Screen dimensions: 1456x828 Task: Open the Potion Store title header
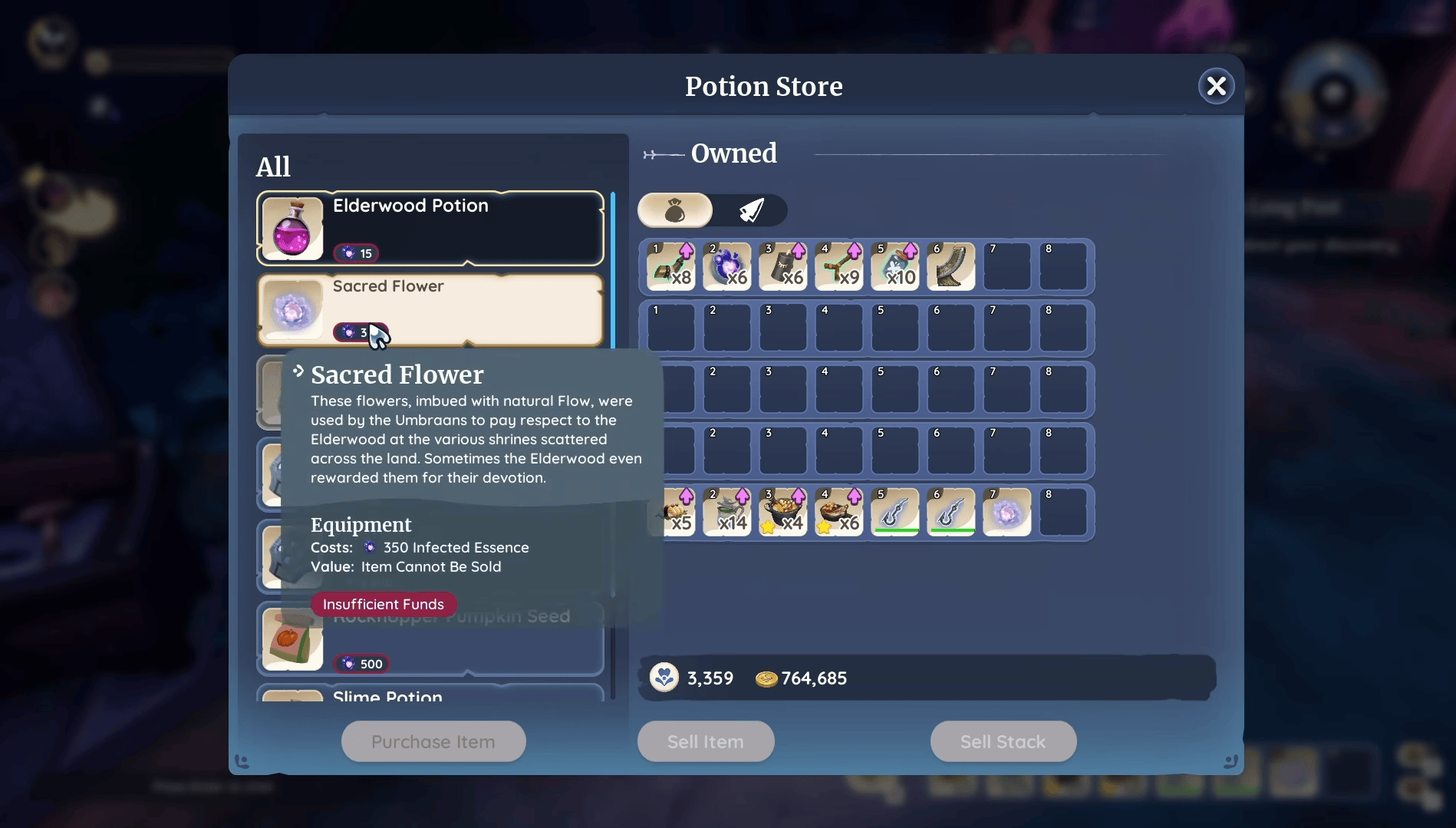coord(763,86)
